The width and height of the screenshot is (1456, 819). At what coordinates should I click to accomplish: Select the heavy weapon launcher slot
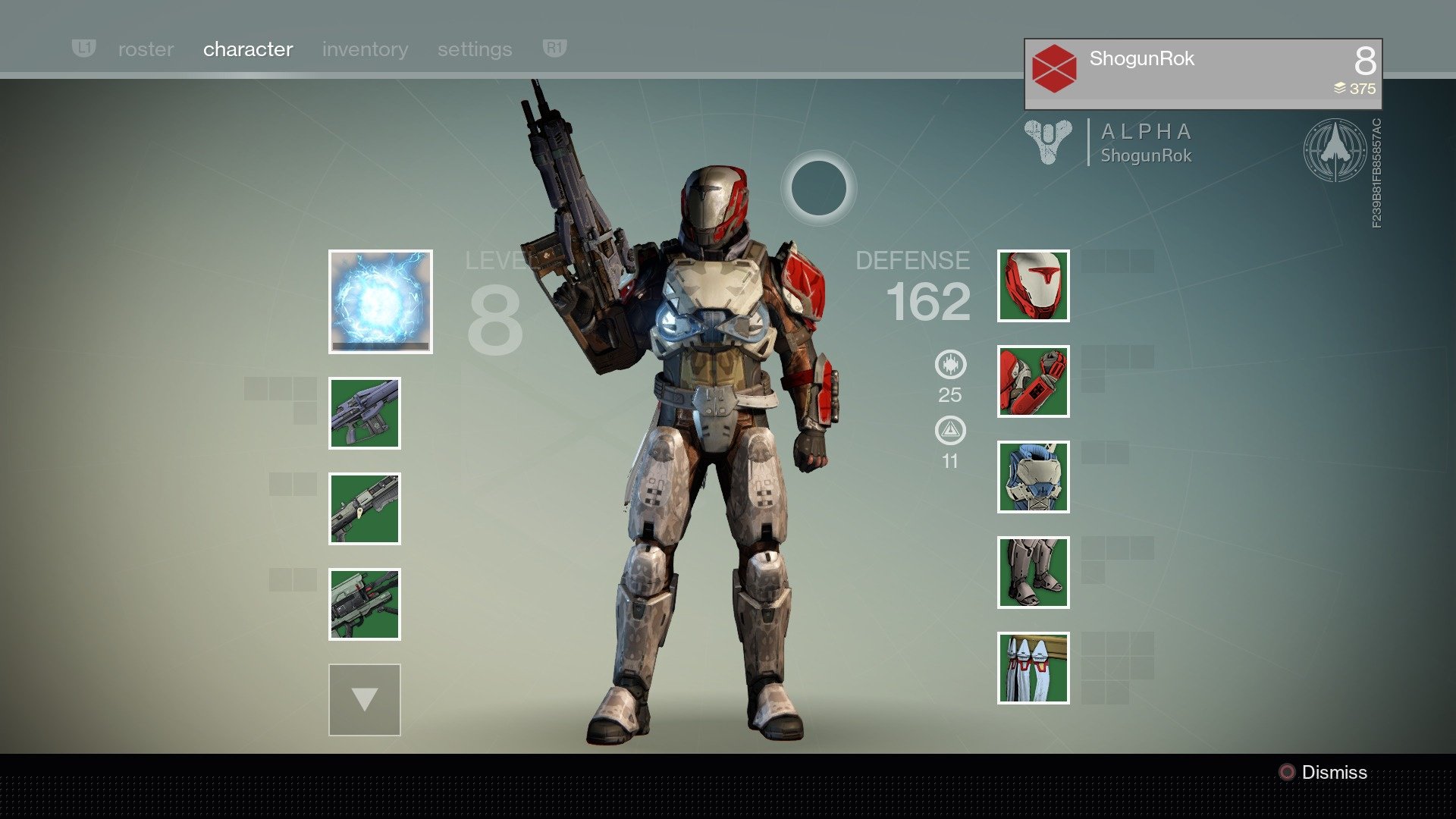click(x=365, y=604)
